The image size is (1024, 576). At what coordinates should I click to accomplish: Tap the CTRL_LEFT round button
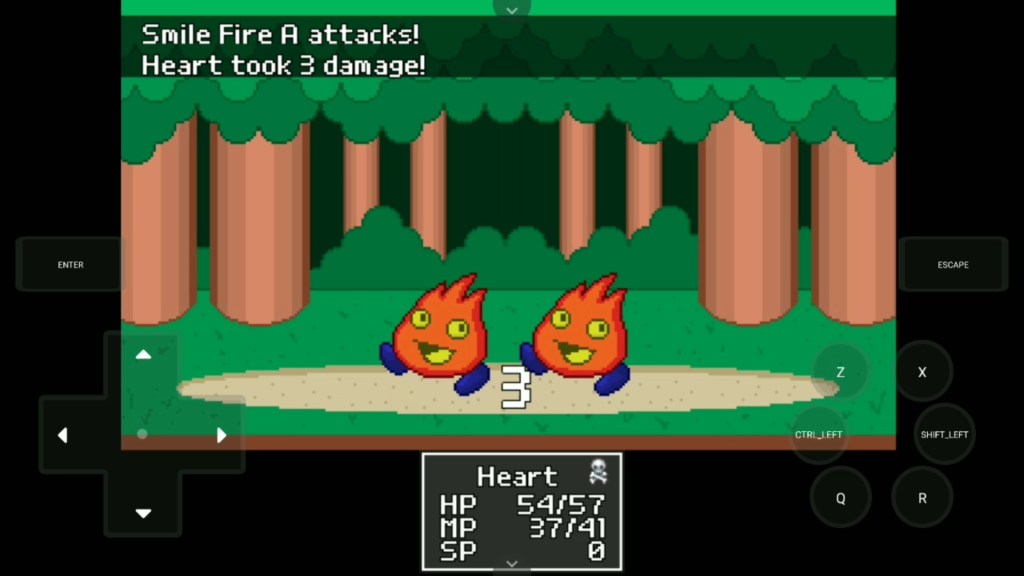[x=819, y=435]
